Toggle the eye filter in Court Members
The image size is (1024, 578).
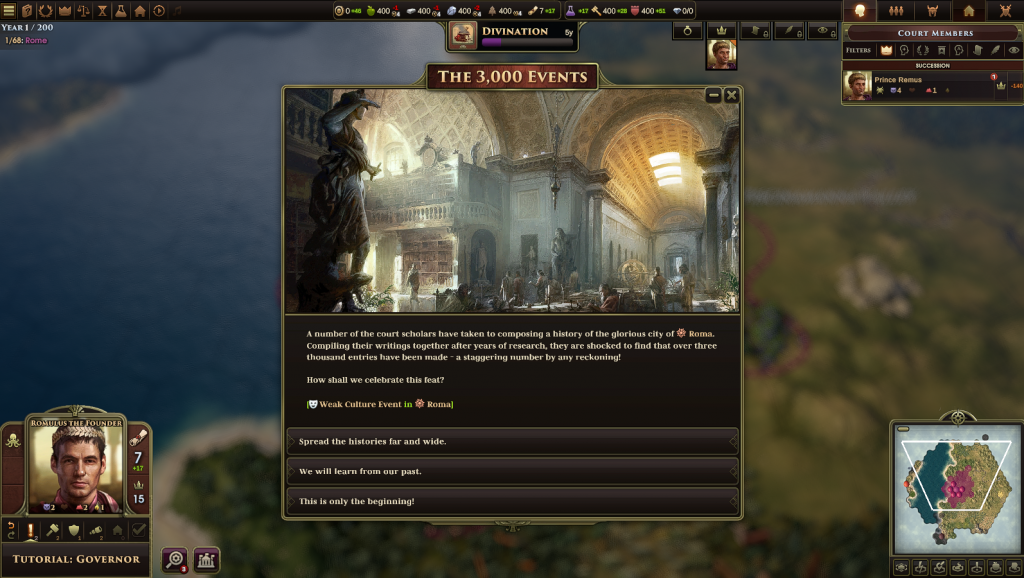coord(1014,50)
